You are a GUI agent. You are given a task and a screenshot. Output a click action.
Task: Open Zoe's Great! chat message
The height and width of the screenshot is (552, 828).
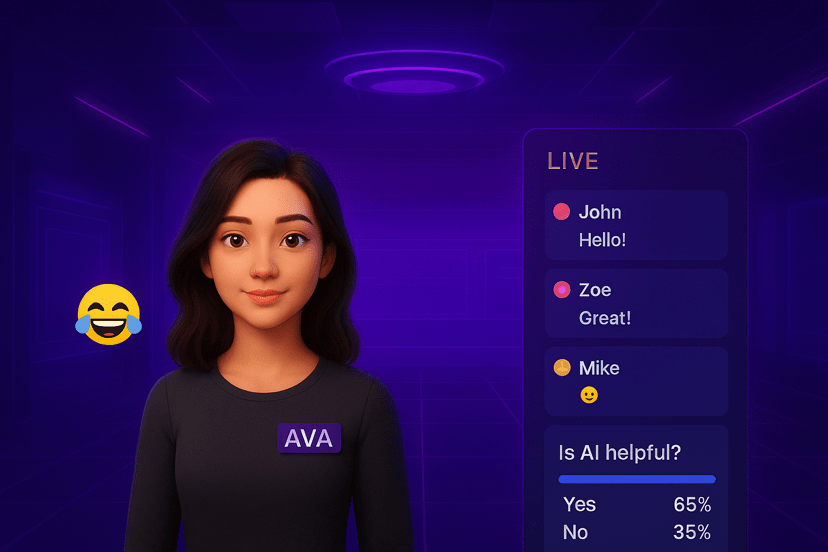[x=636, y=304]
